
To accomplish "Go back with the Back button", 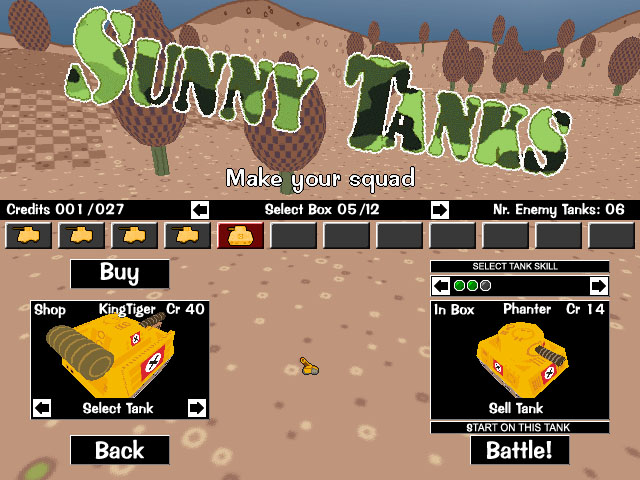I will (x=119, y=450).
